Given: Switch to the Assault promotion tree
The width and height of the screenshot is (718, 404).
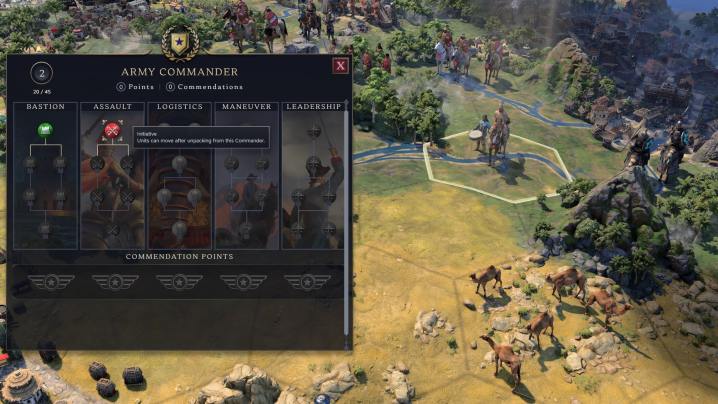Looking at the screenshot, I should [112, 106].
